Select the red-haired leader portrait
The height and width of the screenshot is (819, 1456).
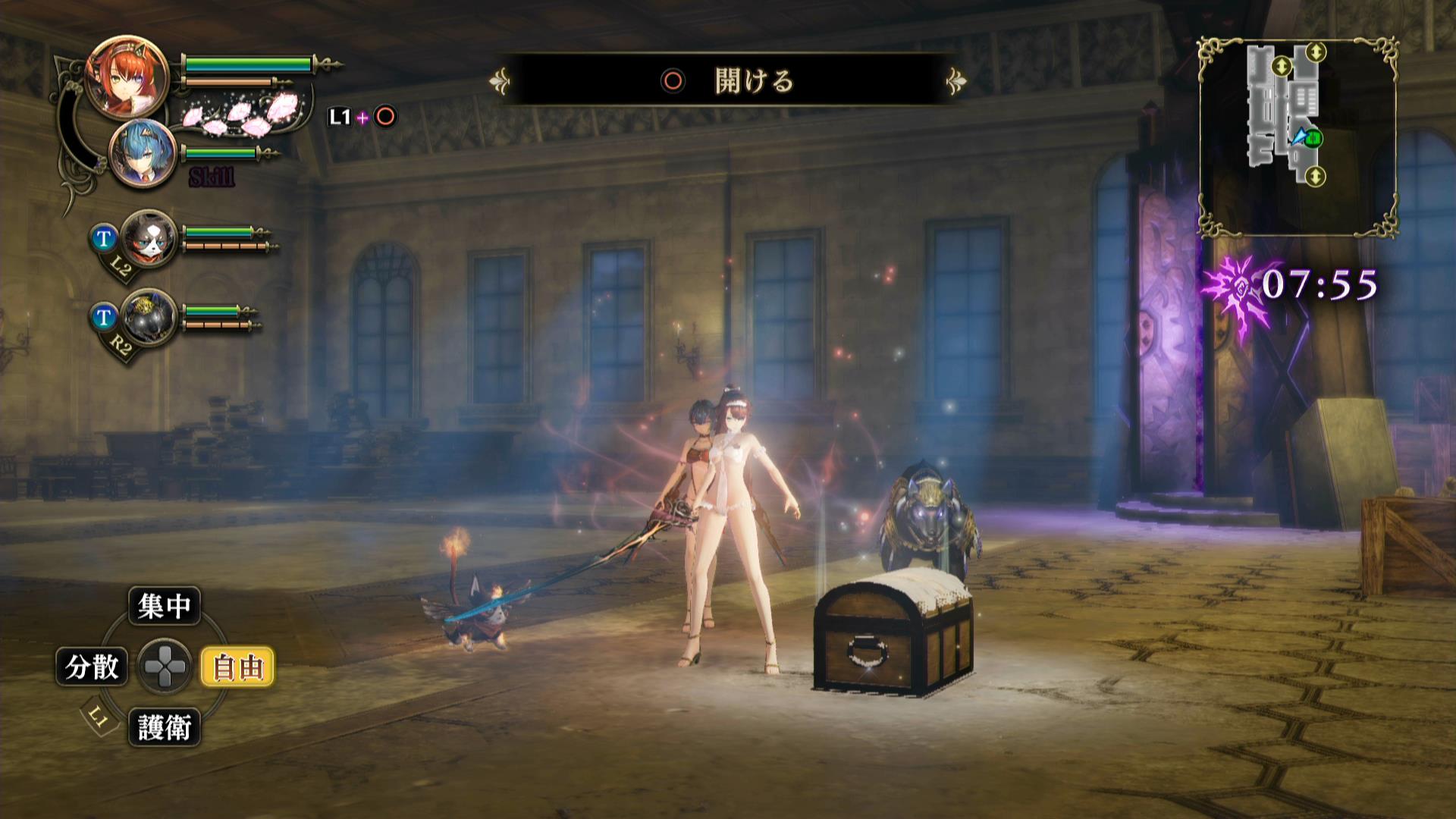[116, 75]
